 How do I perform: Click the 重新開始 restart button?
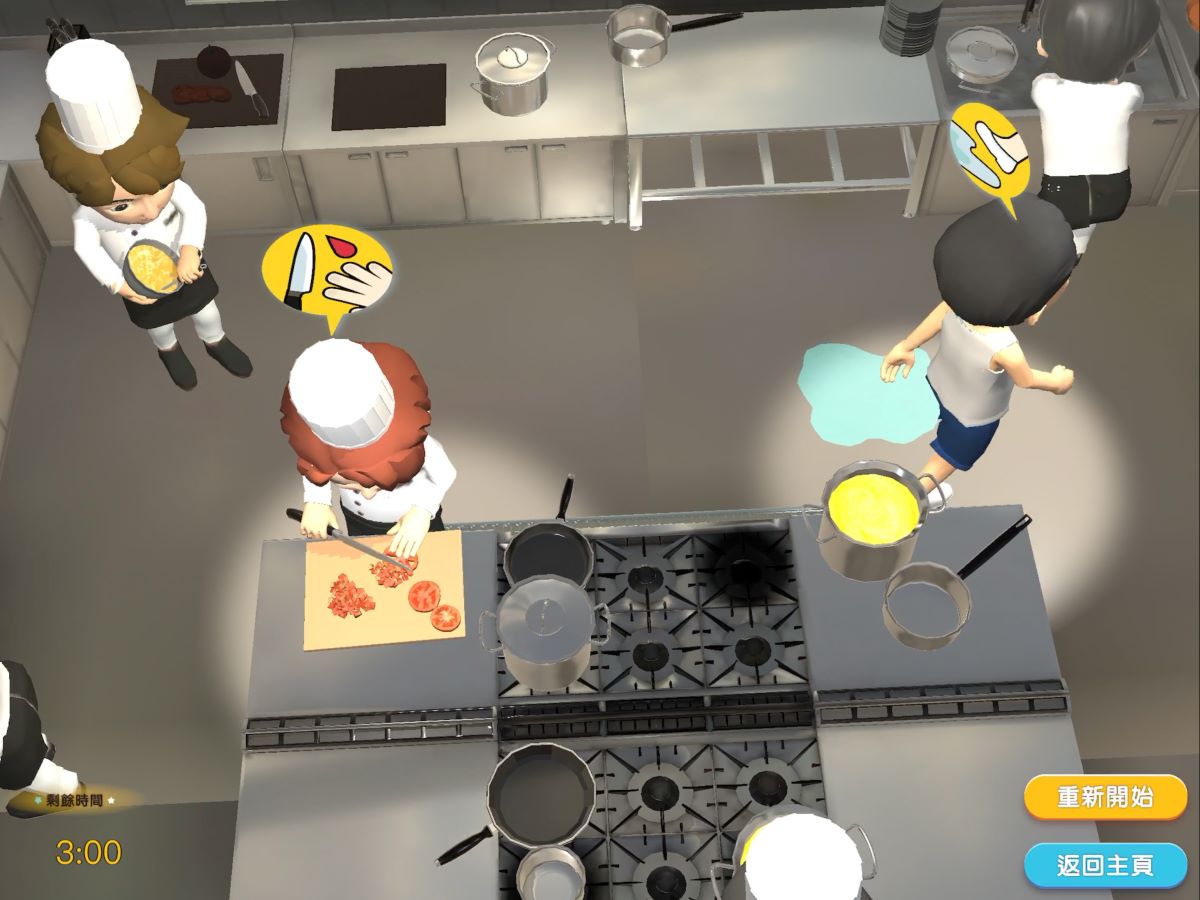(1105, 797)
